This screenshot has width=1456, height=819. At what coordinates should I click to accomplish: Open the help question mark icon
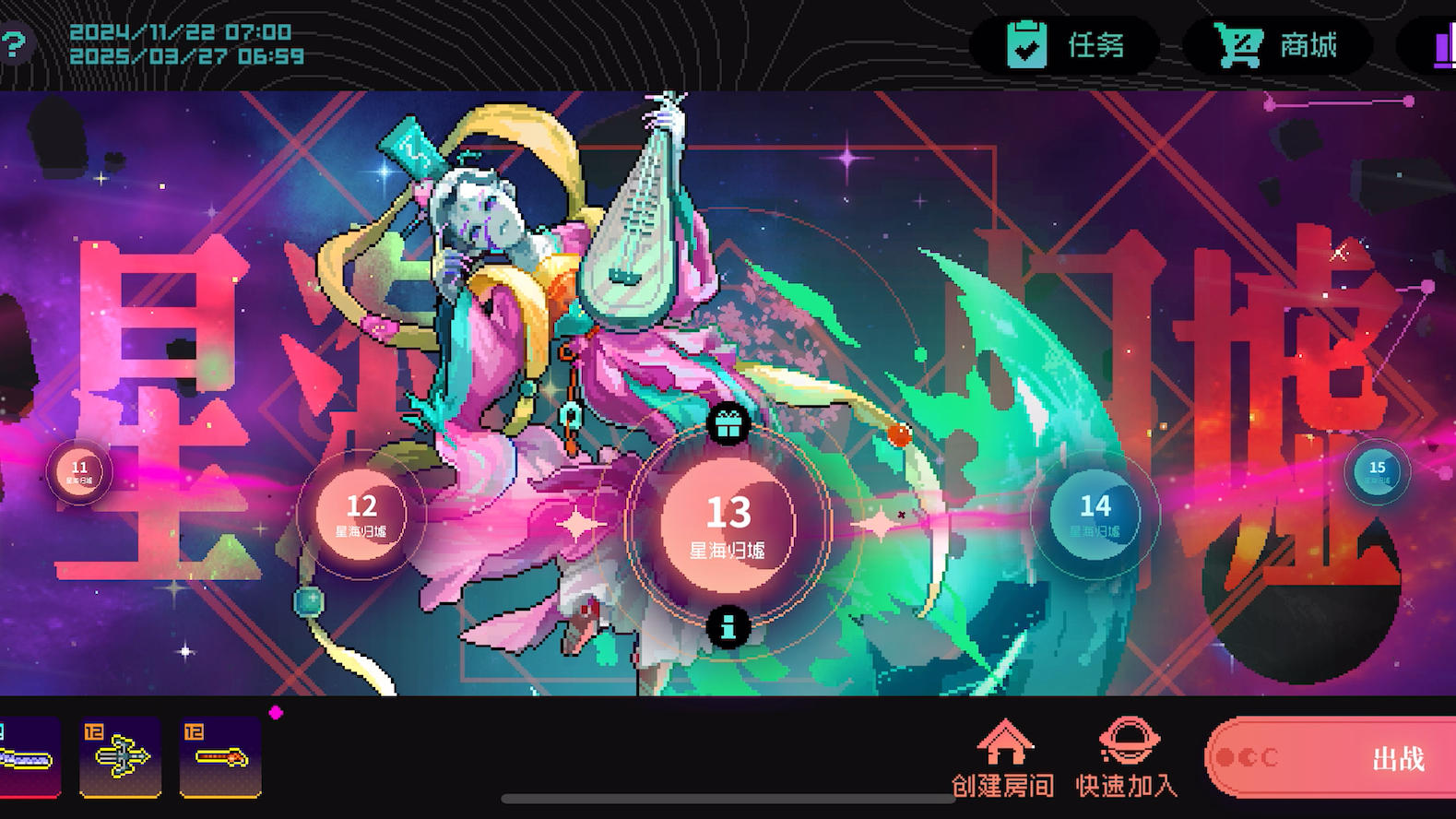(13, 42)
